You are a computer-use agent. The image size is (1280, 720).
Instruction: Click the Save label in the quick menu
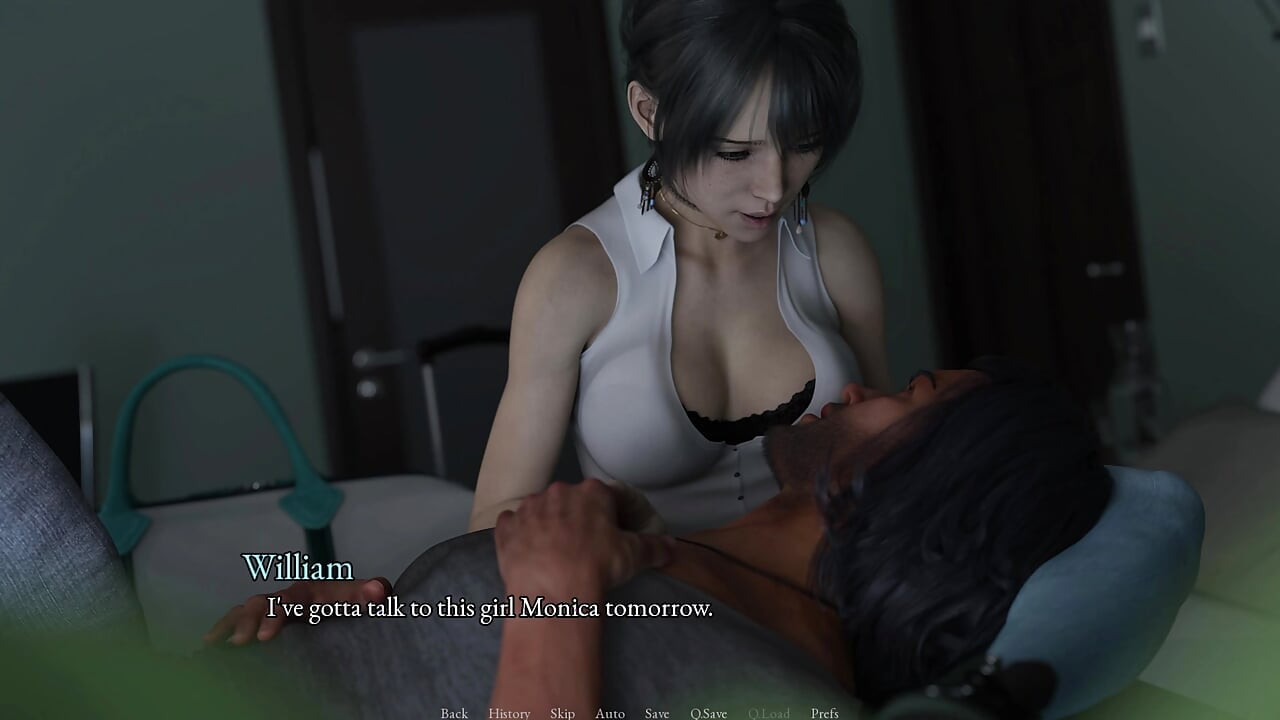click(656, 713)
